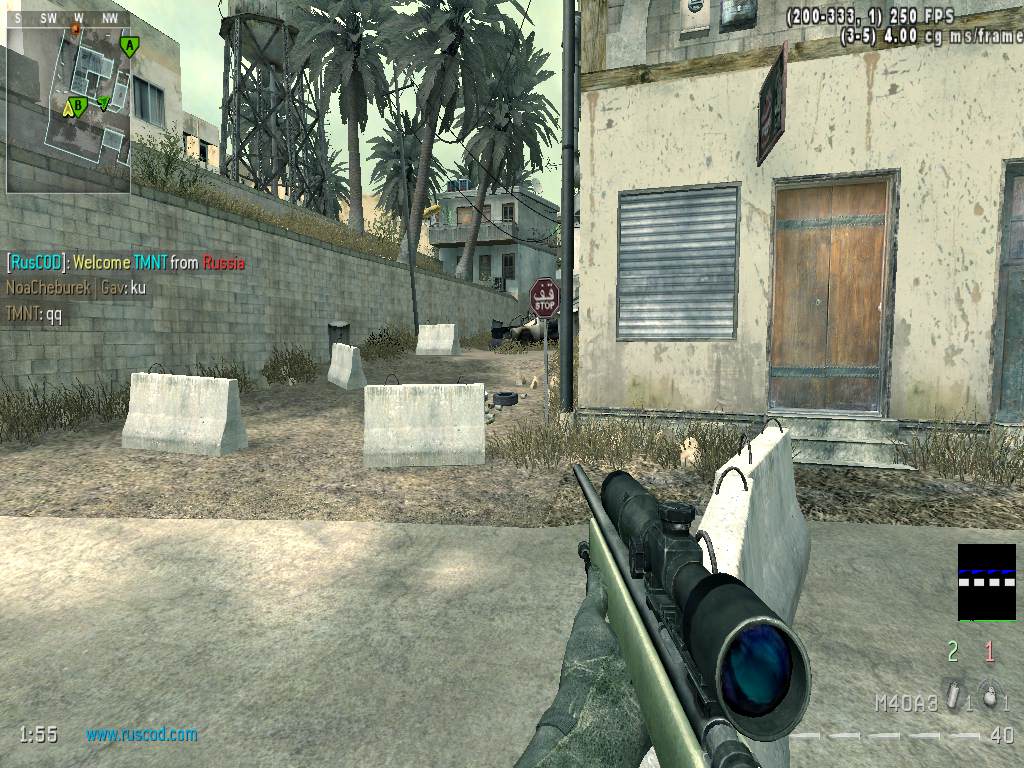Screen dimensions: 1024x768
Task: Click TMNT's "qq" chat message
Action: [34, 313]
